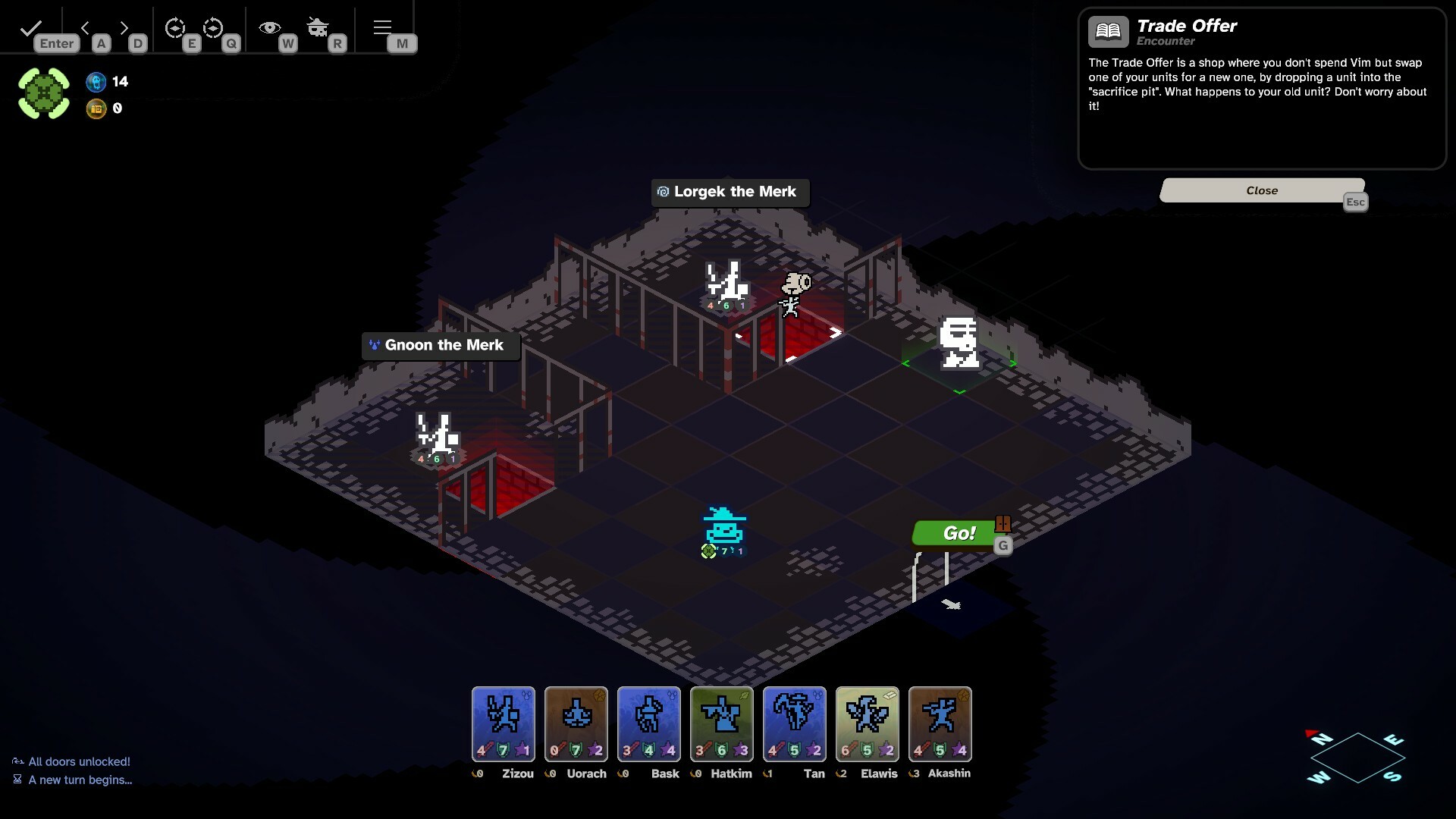Expand Lorgek the Merk's nameplate
The width and height of the screenshot is (1456, 819).
[730, 192]
